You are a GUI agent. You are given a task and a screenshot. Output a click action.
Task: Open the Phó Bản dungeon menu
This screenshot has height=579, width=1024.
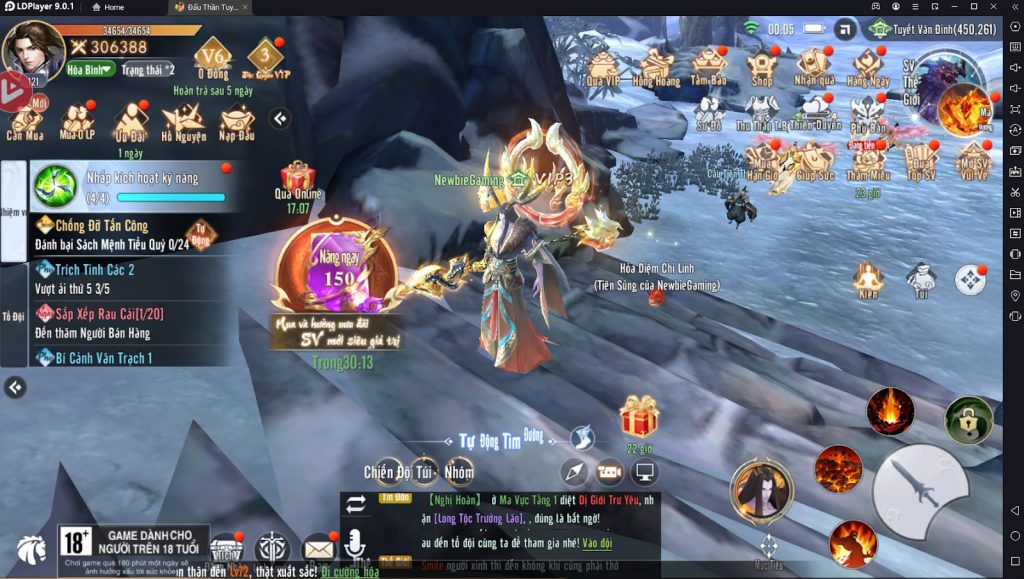pos(868,113)
